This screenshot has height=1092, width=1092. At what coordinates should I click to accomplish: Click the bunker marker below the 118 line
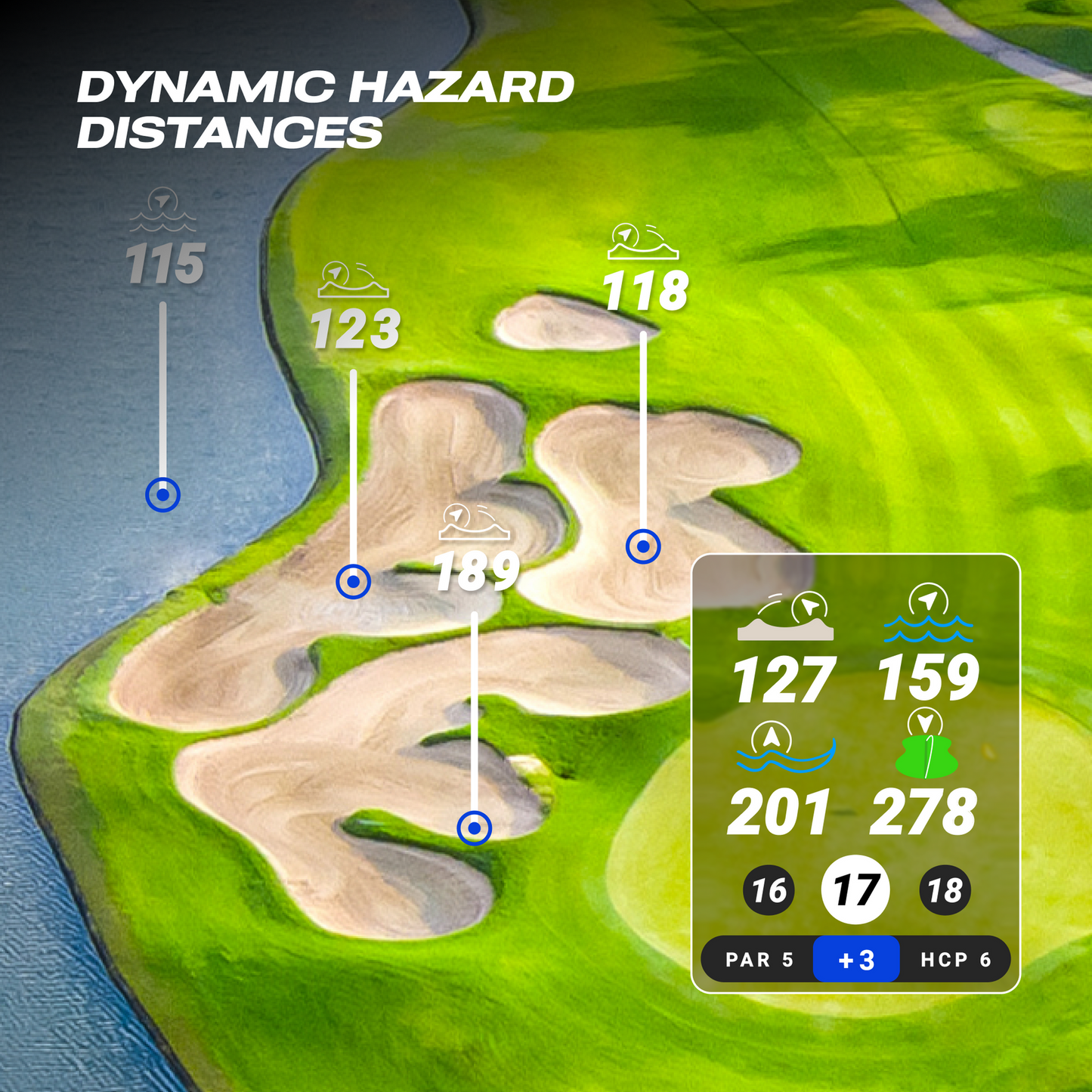pos(643,546)
